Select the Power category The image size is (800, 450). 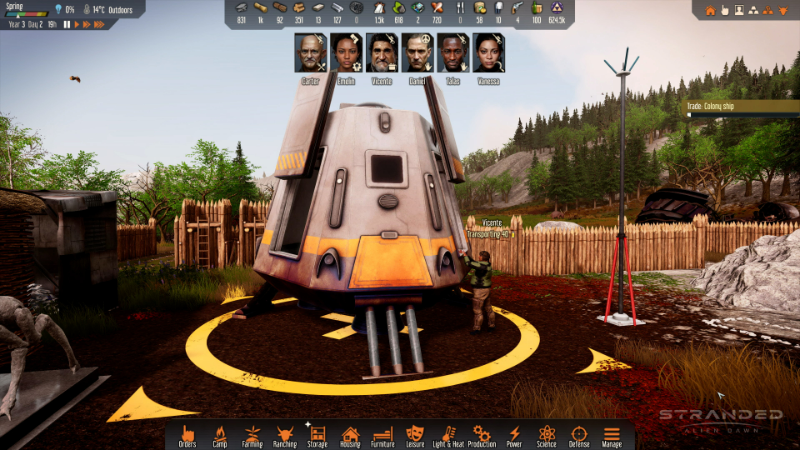(514, 435)
